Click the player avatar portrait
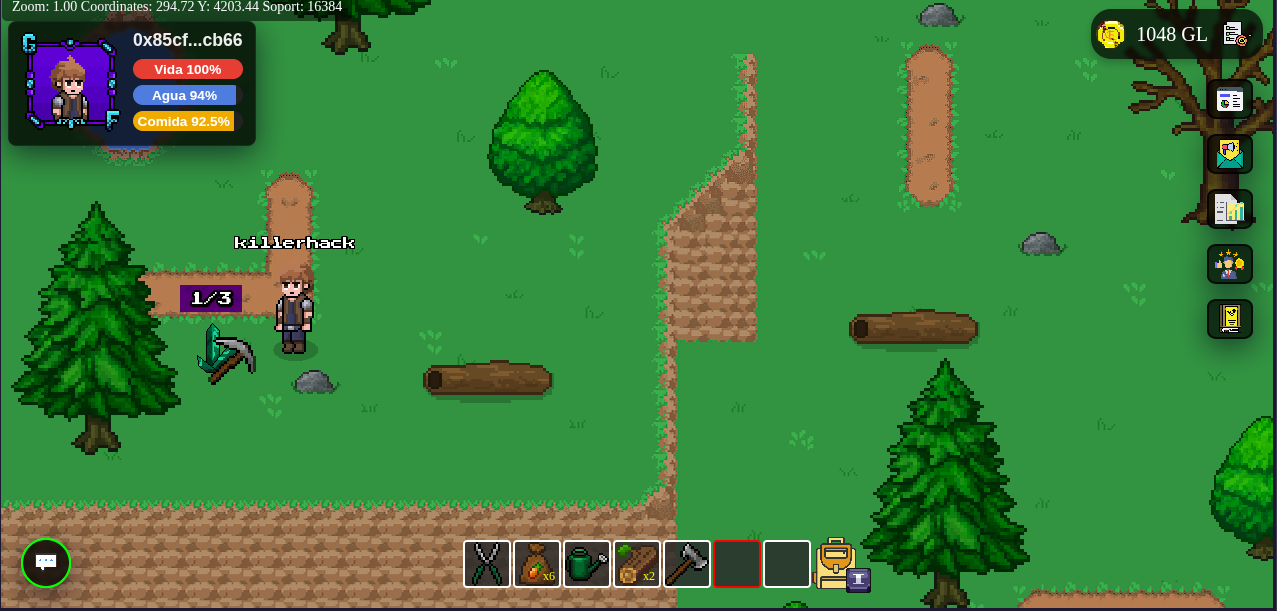Image resolution: width=1277 pixels, height=611 pixels. coord(70,85)
